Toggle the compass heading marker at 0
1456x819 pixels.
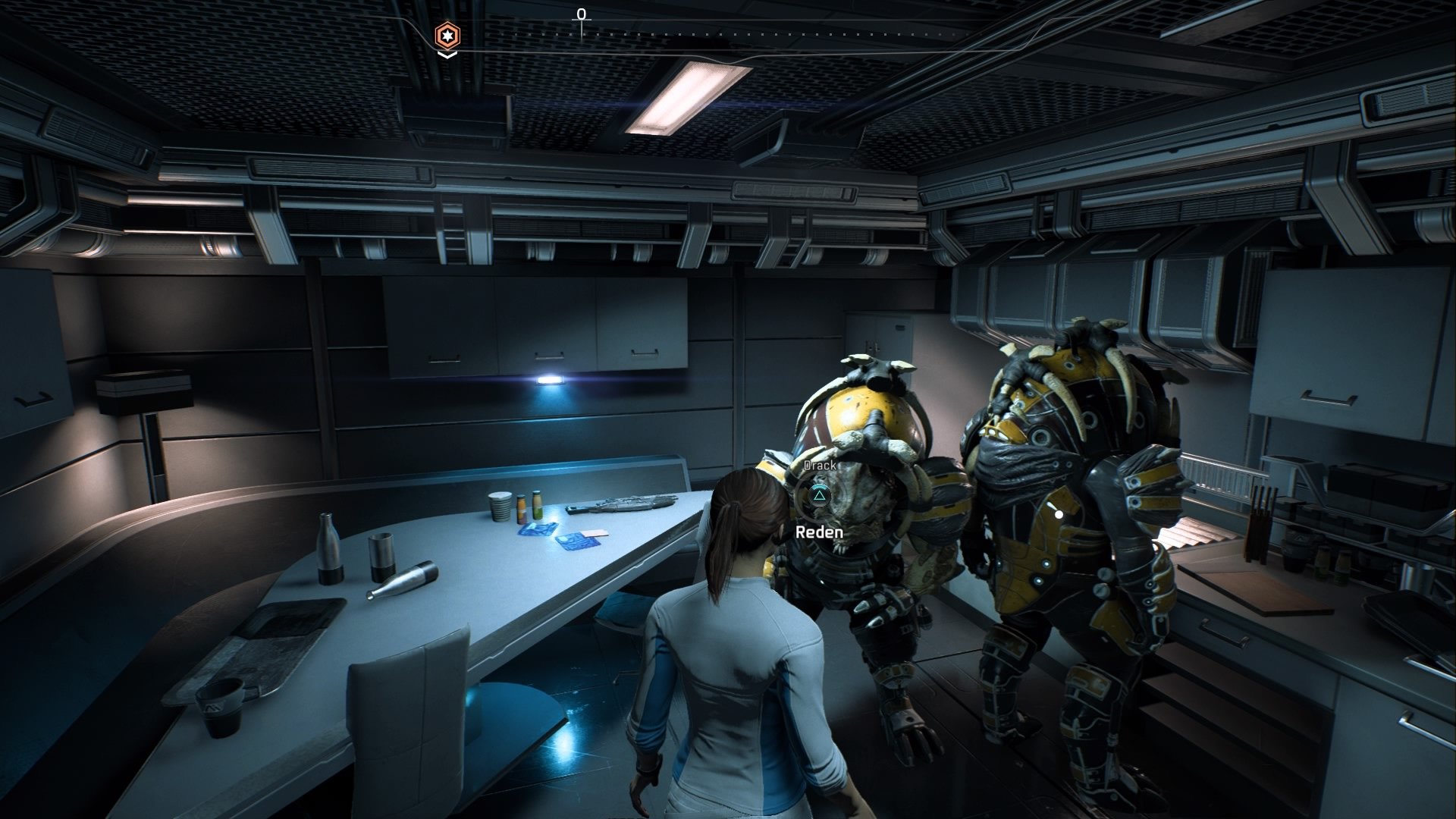582,14
